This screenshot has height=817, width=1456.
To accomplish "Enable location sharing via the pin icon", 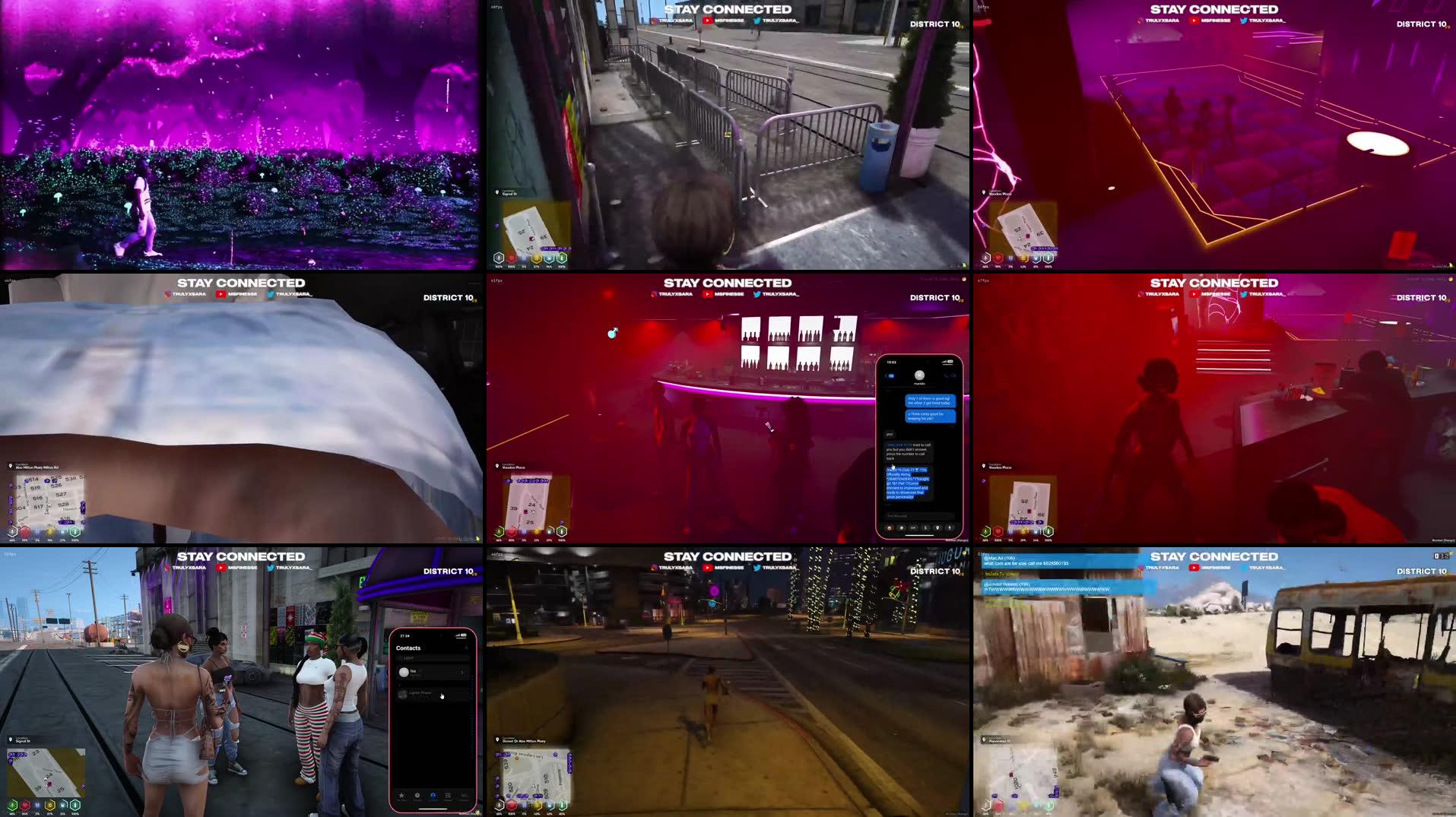I will [938, 527].
